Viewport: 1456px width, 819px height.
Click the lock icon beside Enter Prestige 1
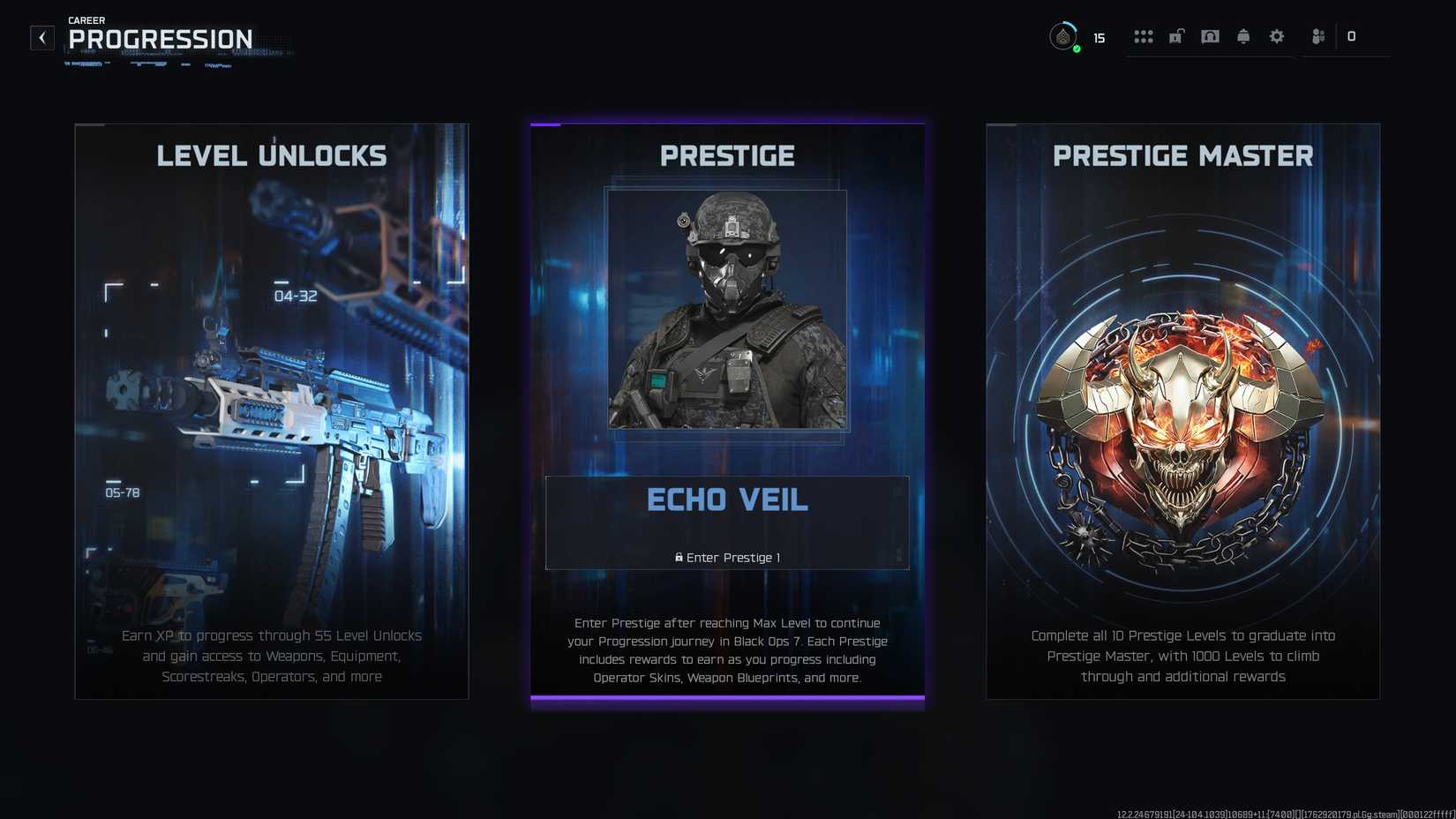coord(678,558)
